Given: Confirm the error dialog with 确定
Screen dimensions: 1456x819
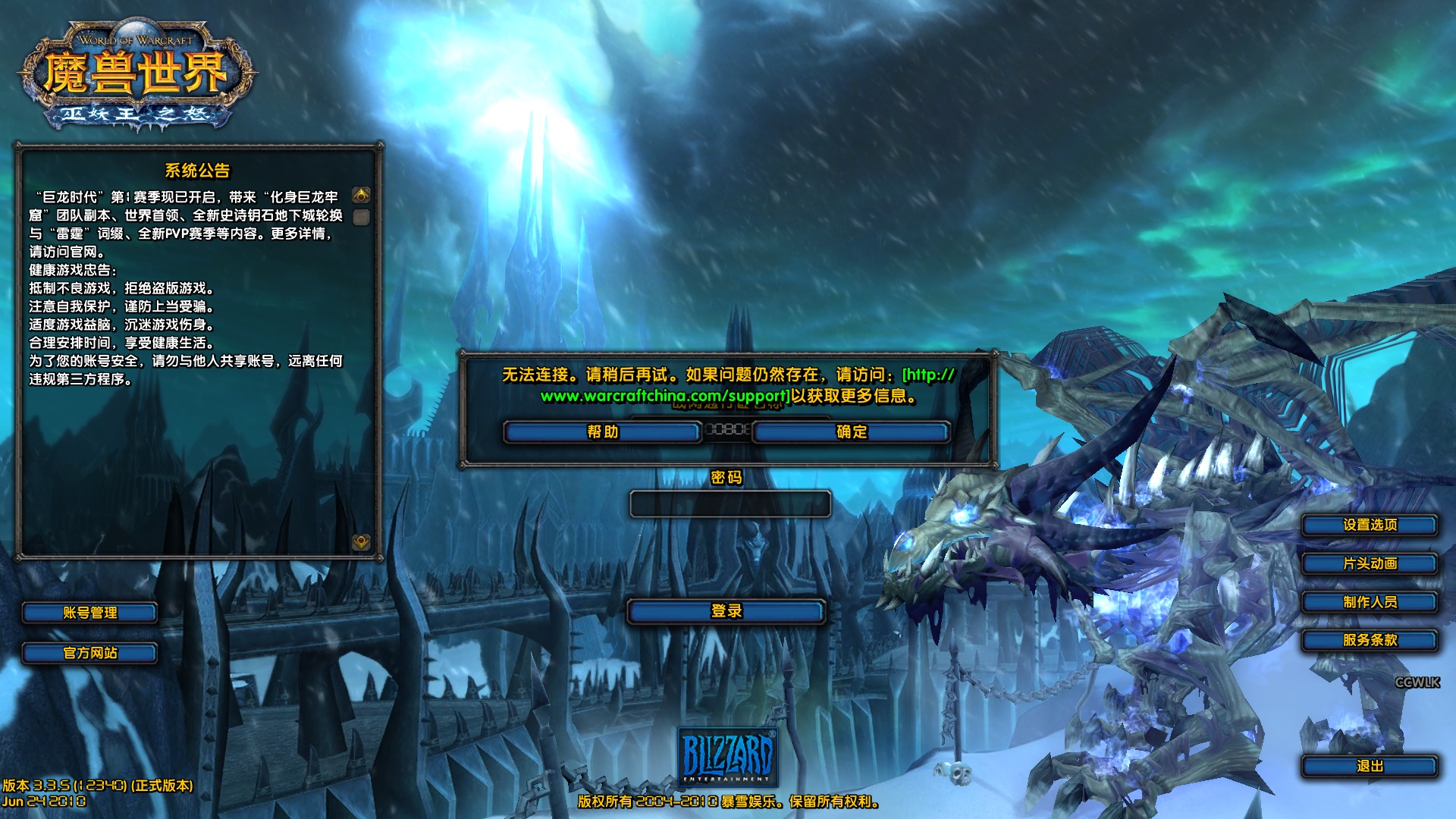Looking at the screenshot, I should tap(851, 432).
